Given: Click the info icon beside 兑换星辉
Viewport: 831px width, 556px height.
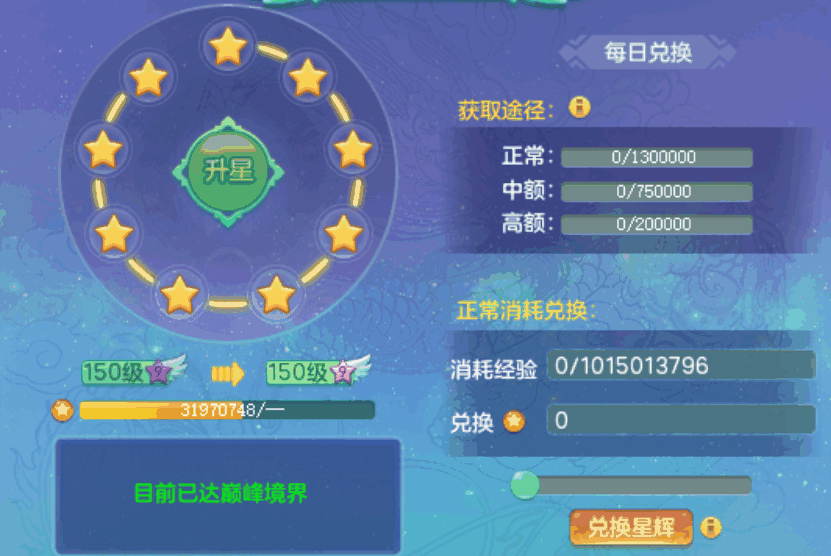Looking at the screenshot, I should [711, 526].
